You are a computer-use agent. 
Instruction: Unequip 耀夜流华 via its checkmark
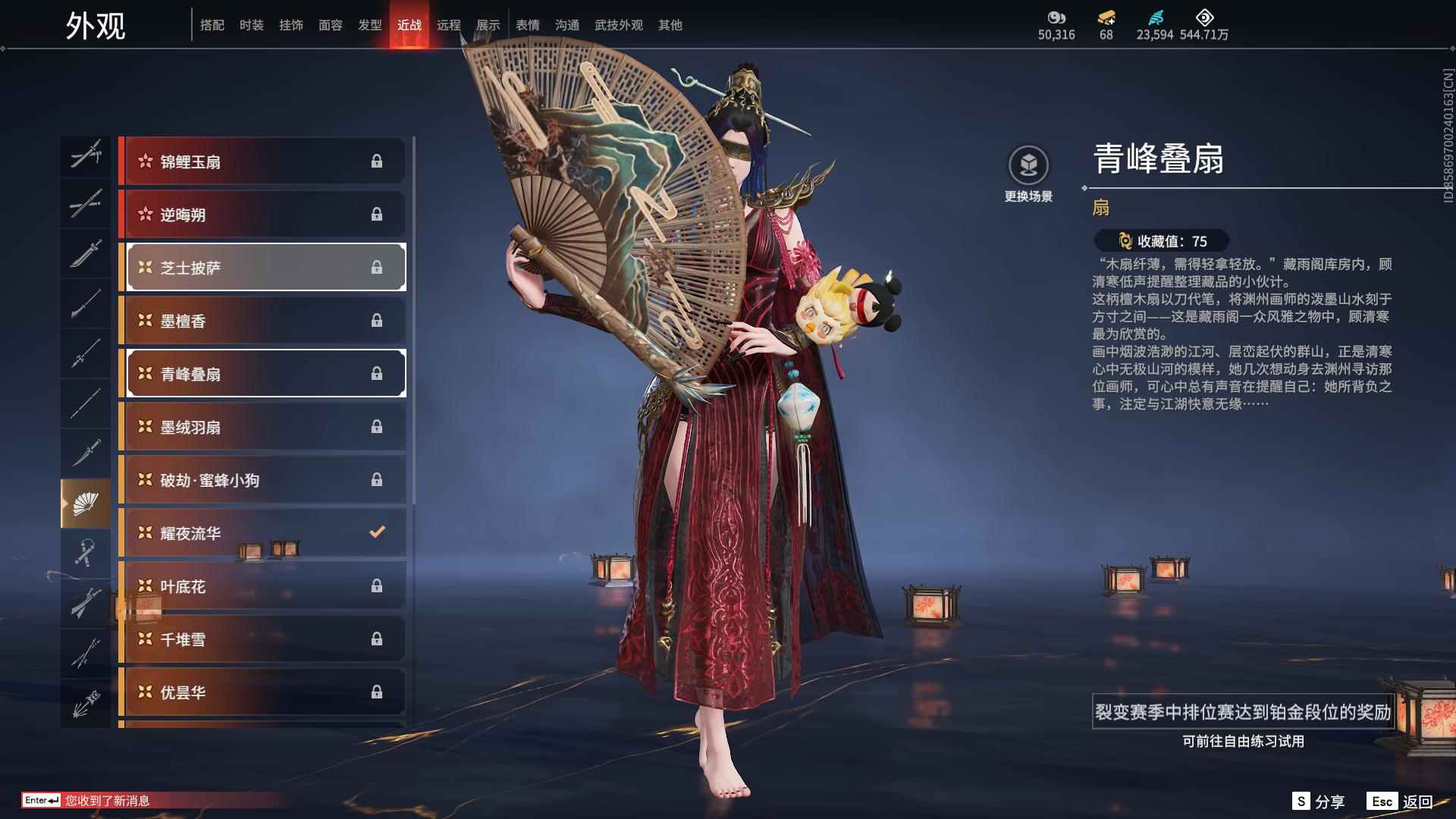coord(377,532)
